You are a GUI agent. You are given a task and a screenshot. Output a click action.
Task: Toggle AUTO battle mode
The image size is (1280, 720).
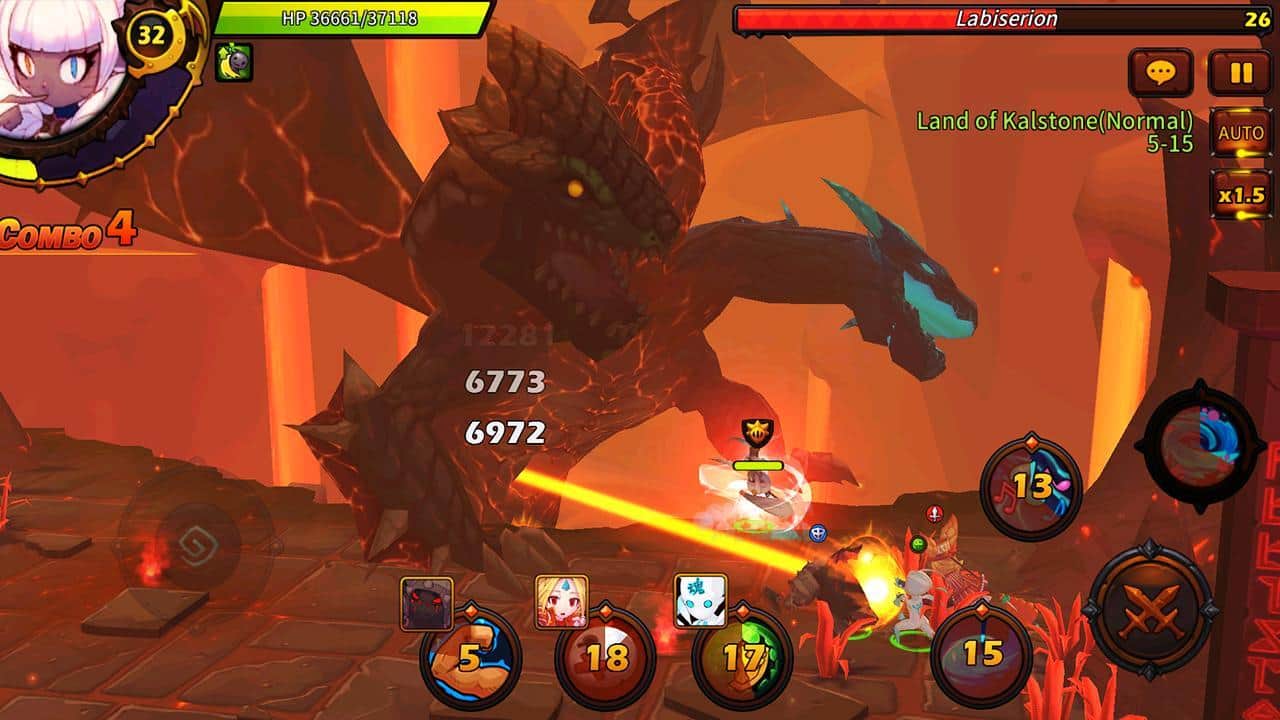pos(1241,132)
